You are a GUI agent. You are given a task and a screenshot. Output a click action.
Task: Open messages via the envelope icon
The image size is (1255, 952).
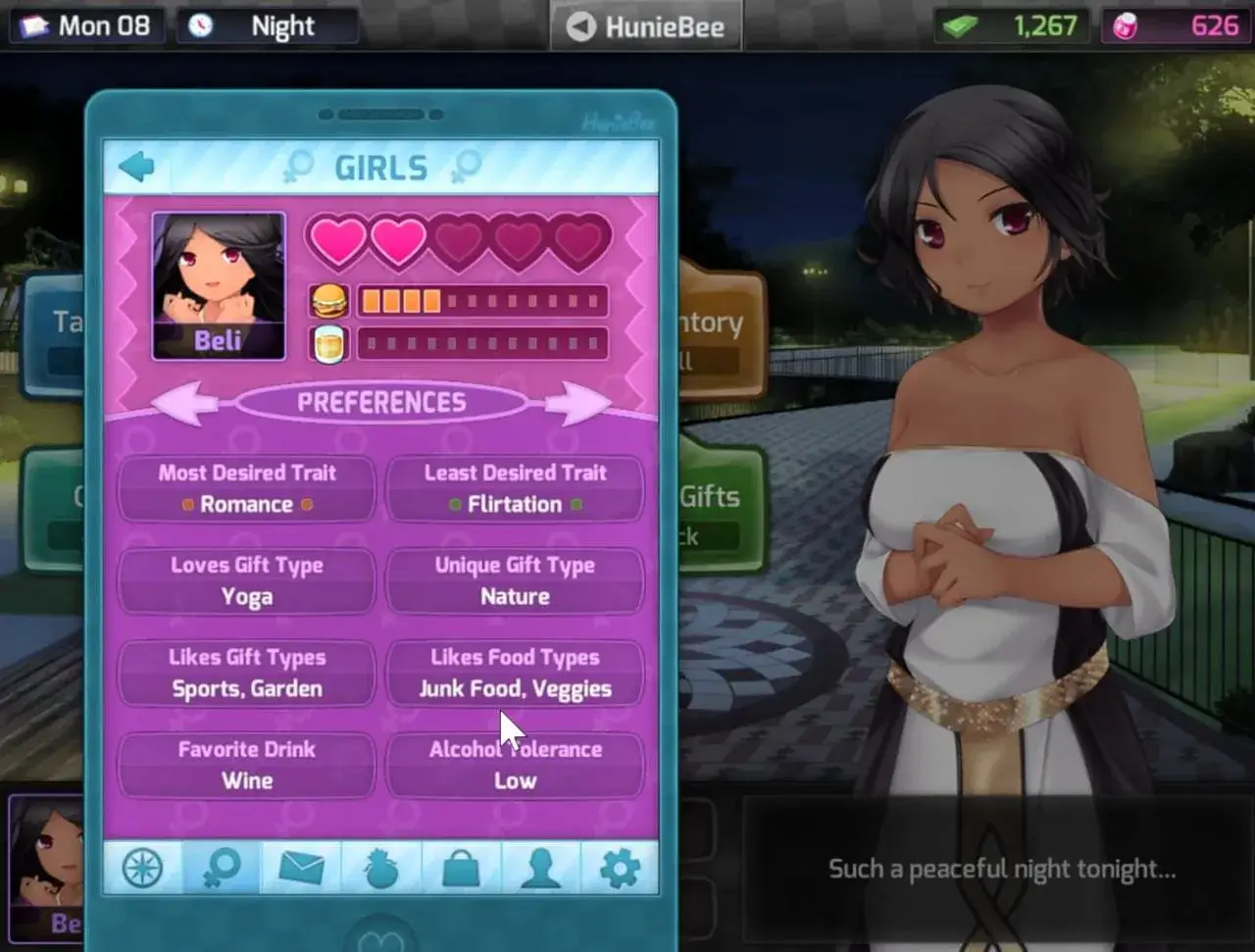(x=301, y=867)
